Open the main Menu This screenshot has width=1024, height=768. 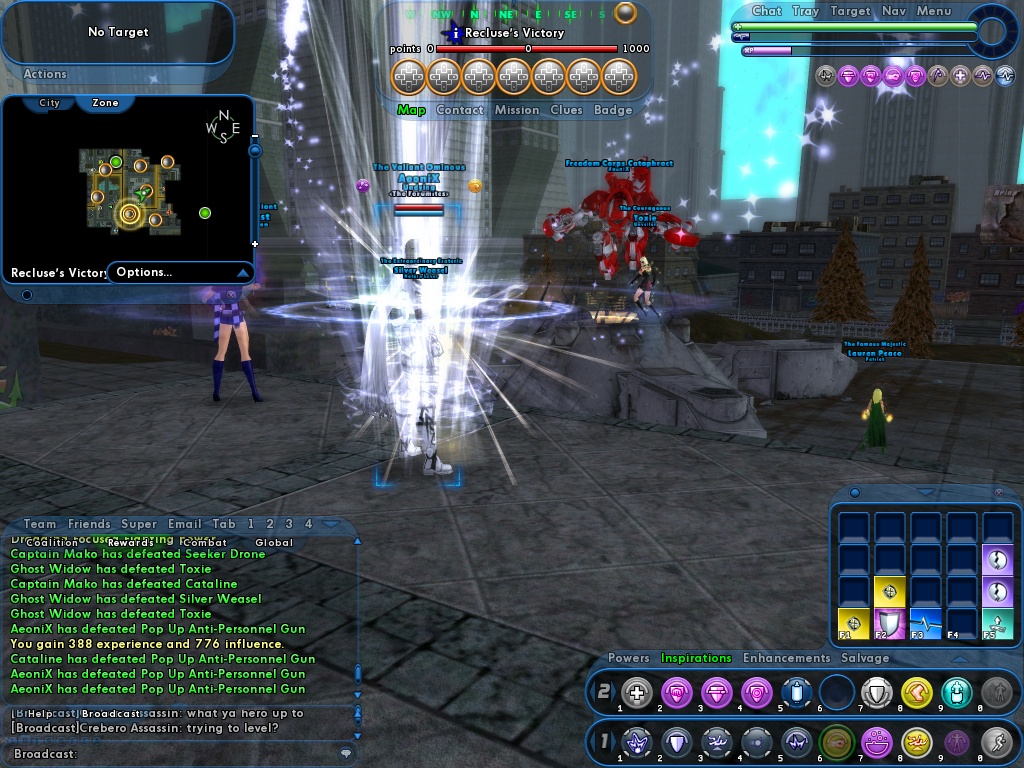click(933, 11)
